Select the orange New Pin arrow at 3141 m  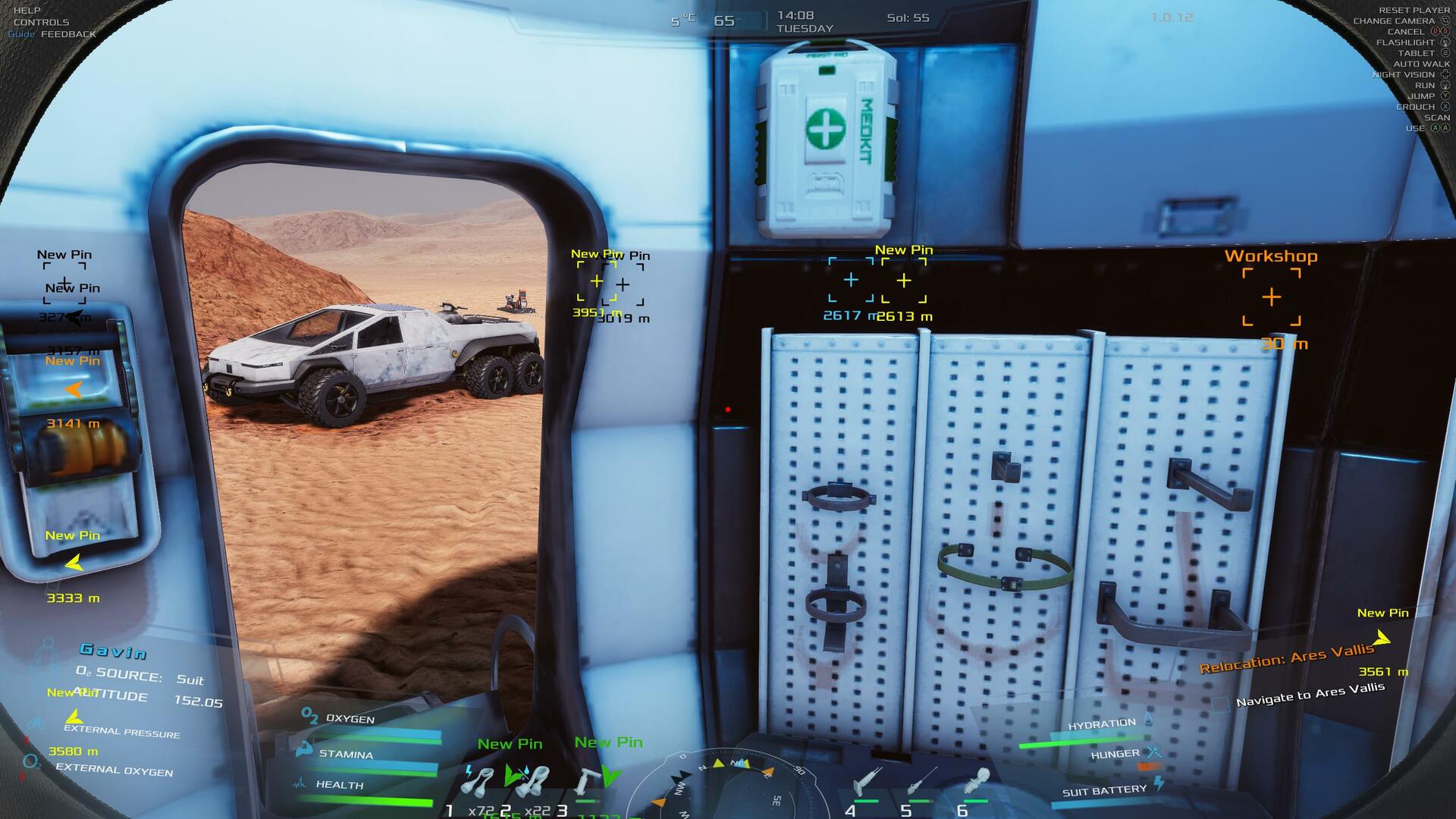74,390
